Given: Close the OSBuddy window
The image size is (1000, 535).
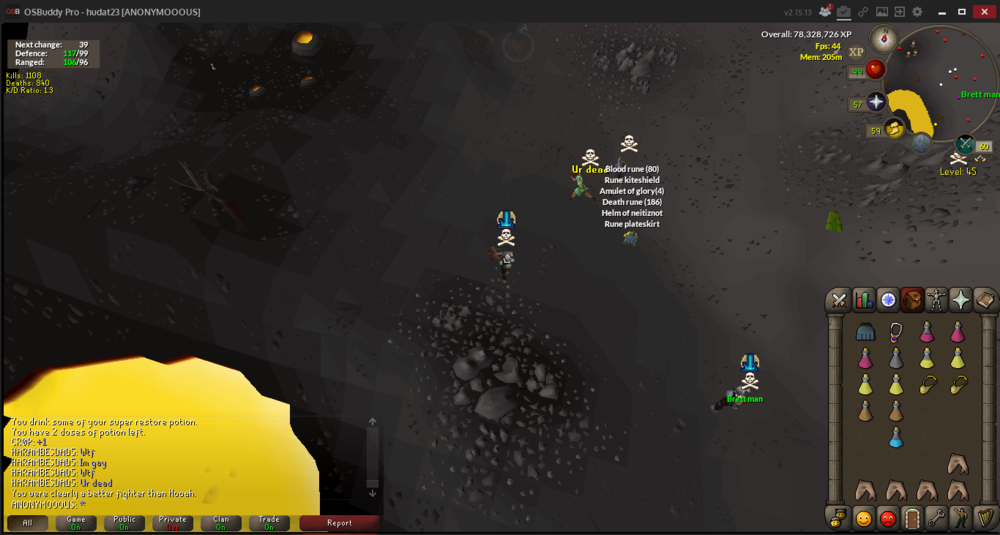Looking at the screenshot, I should click(x=984, y=11).
